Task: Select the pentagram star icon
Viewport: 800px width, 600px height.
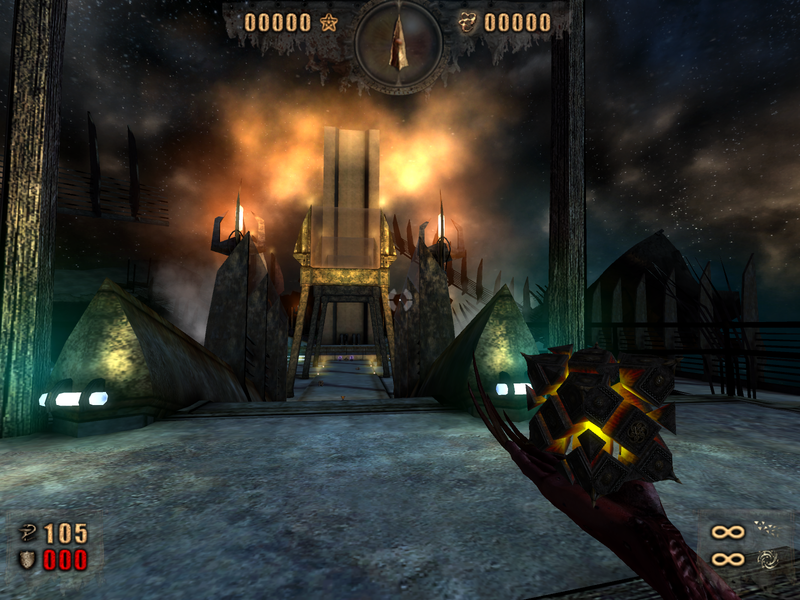Action: click(327, 22)
